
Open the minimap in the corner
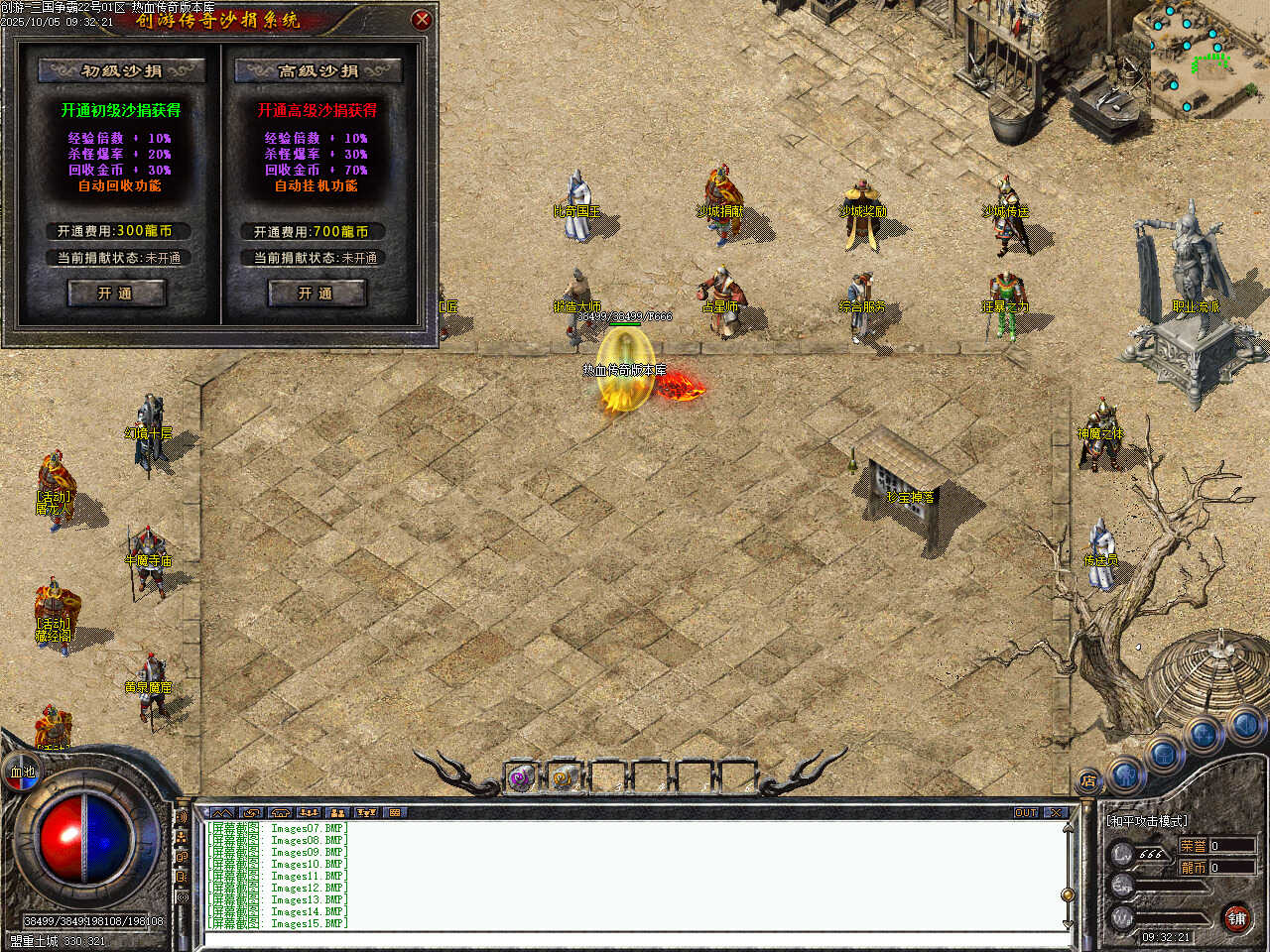1208,58
